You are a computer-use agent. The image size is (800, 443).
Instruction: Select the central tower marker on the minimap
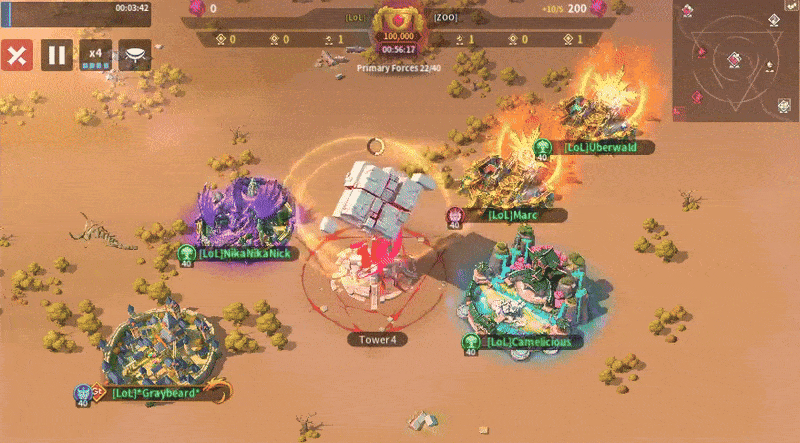pos(735,59)
